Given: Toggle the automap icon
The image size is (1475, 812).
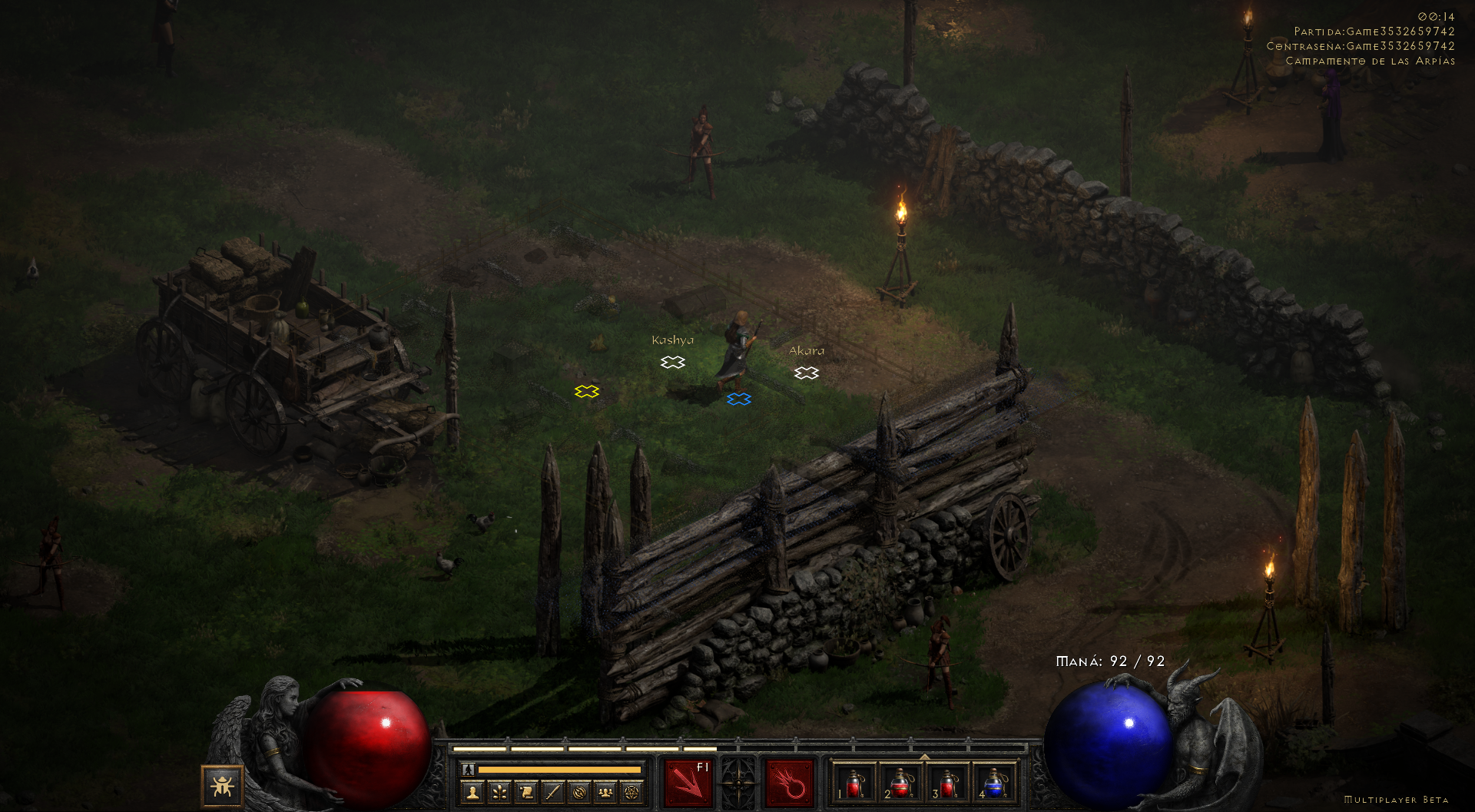Looking at the screenshot, I should pyautogui.click(x=580, y=791).
